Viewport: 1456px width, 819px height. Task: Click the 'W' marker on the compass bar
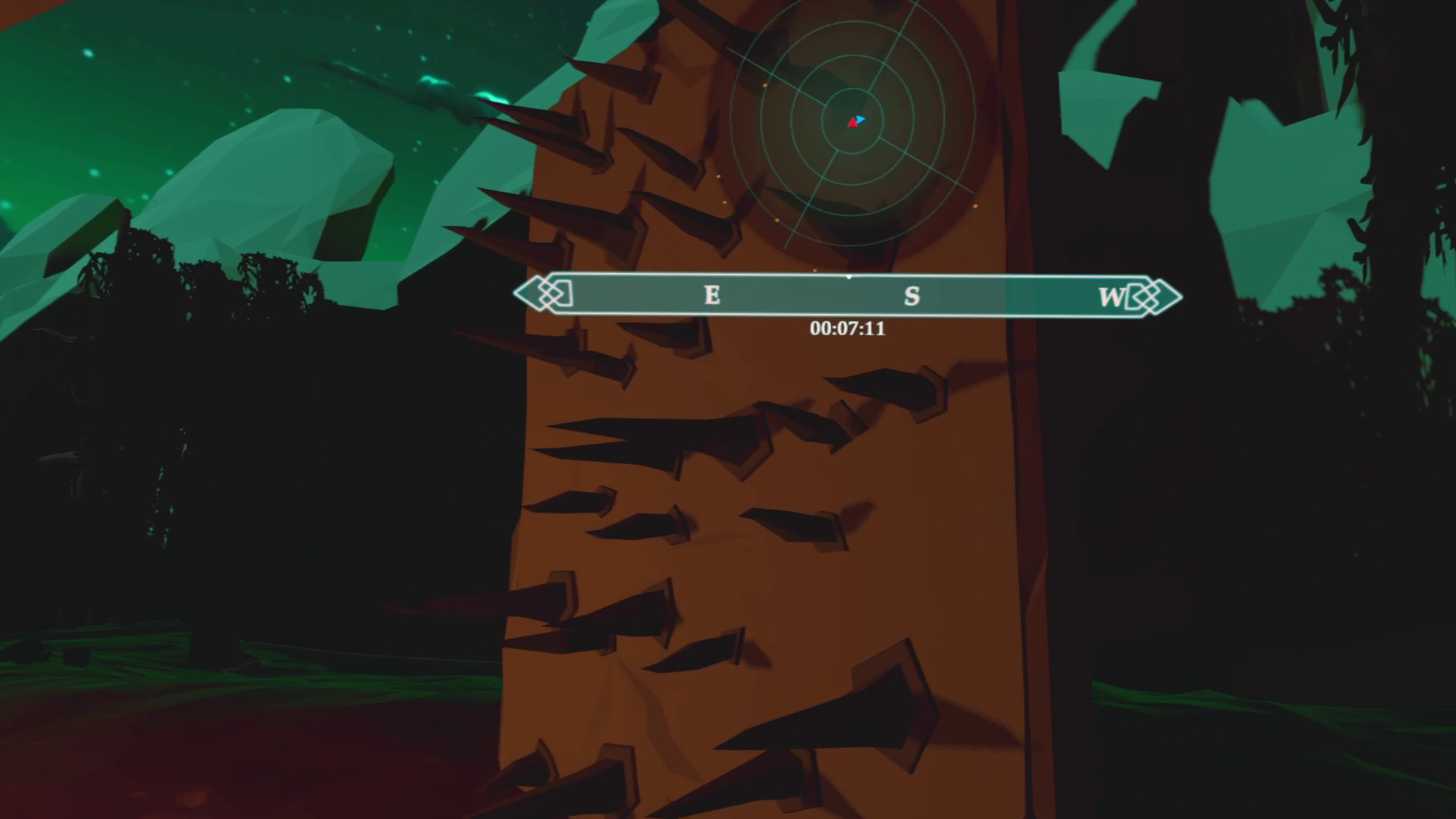(x=1110, y=297)
